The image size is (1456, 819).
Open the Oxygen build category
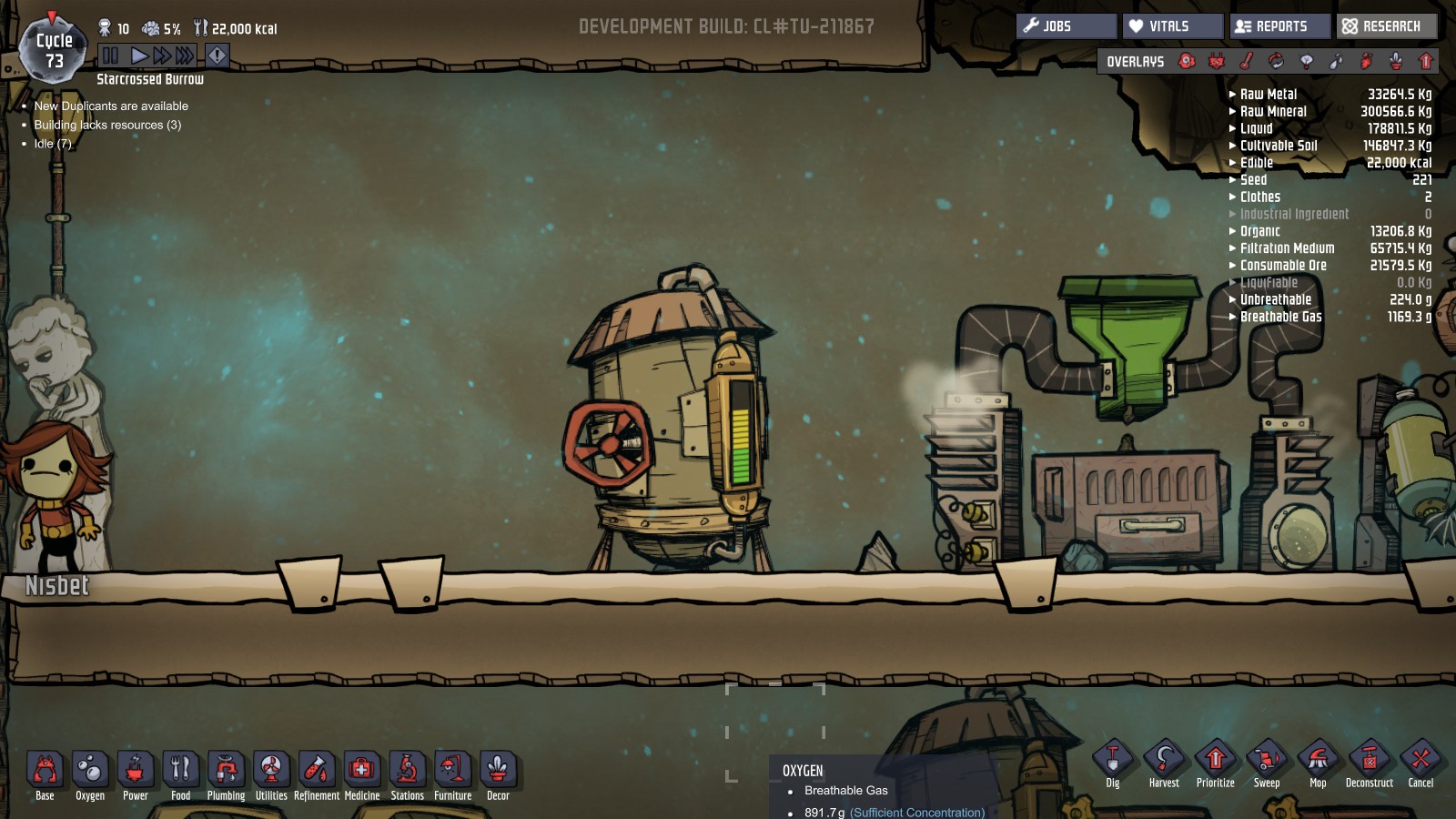coord(90,771)
